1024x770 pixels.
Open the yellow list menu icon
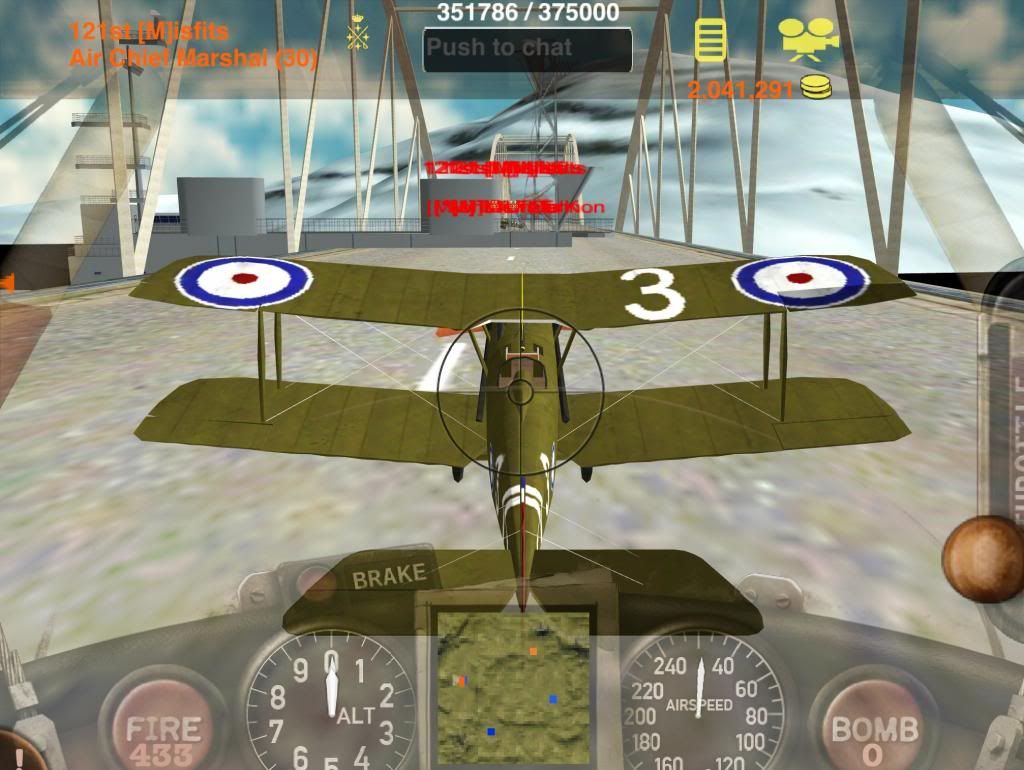[x=710, y=40]
